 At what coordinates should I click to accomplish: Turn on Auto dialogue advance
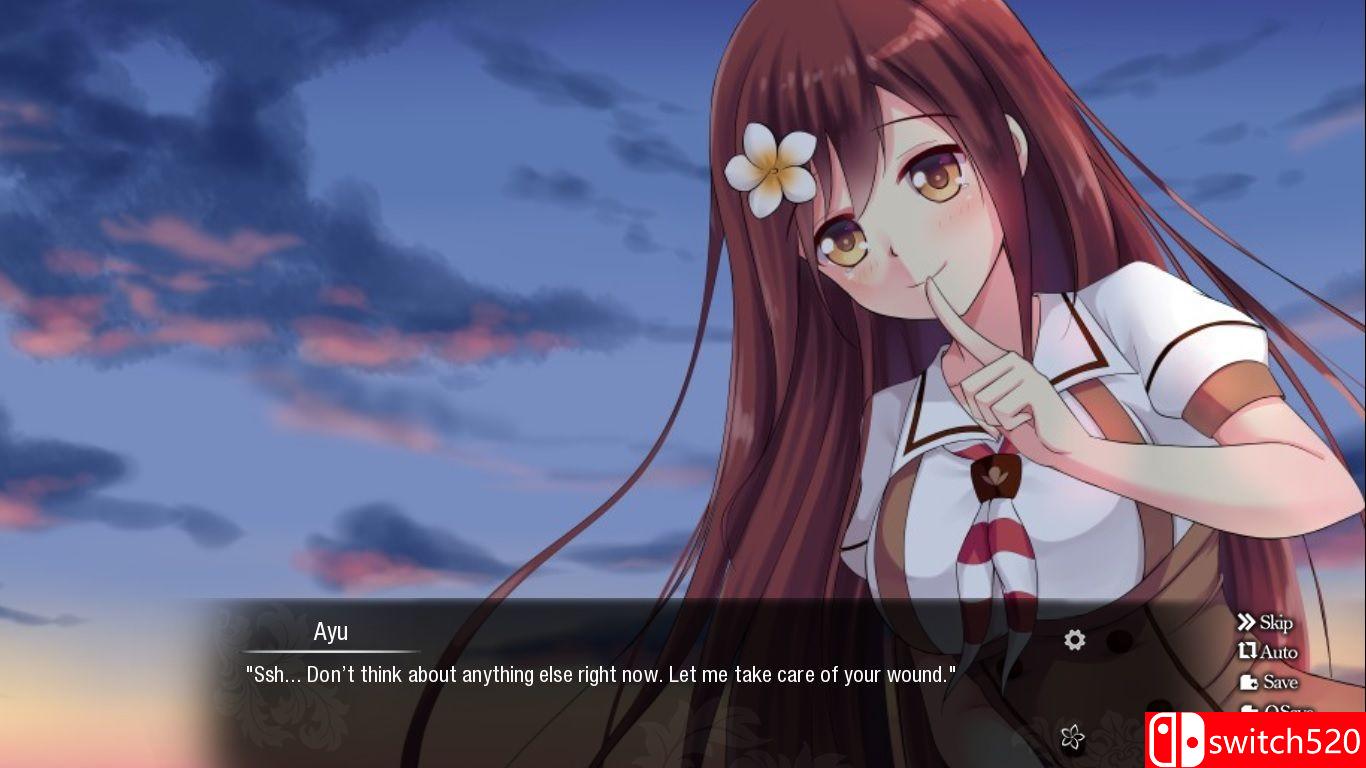click(1267, 652)
